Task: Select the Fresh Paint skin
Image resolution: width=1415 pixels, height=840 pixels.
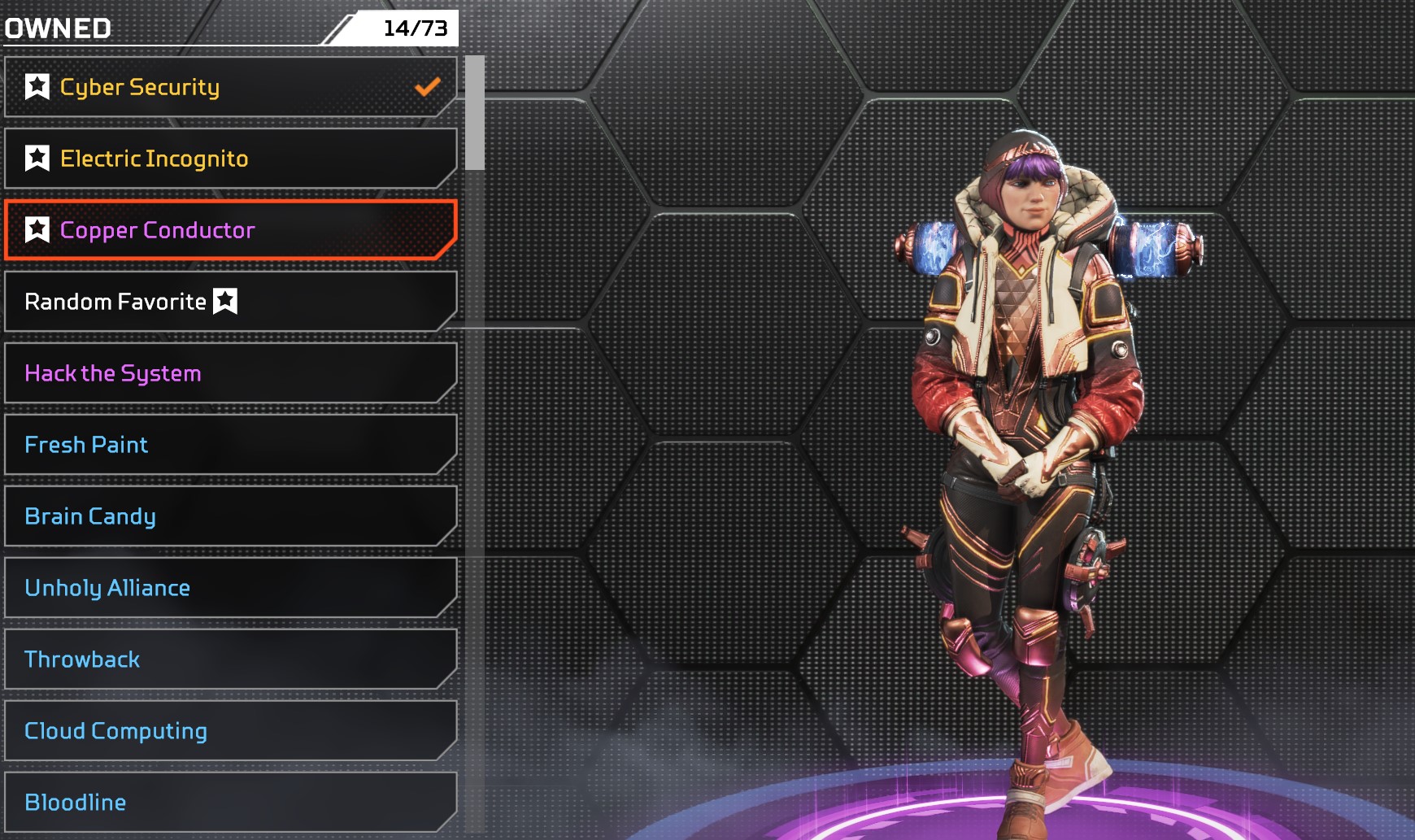Action: click(231, 445)
